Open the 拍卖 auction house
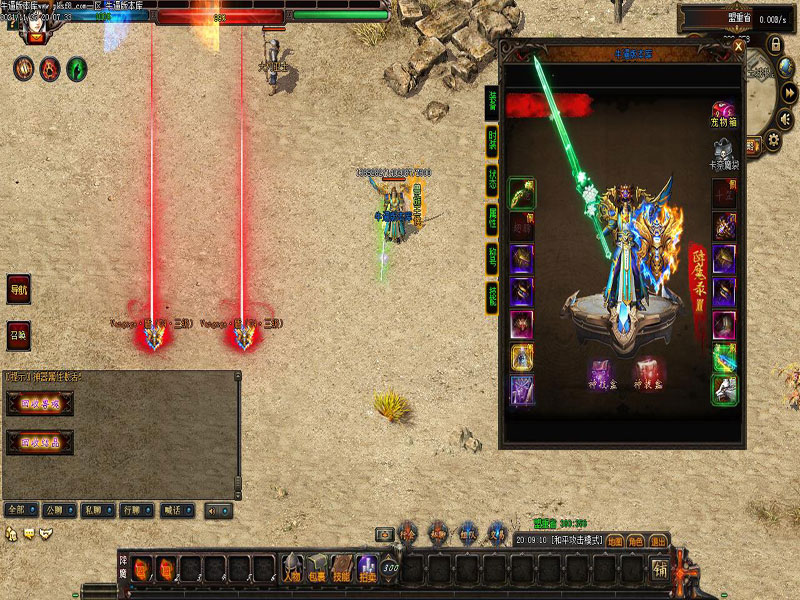 tap(367, 569)
